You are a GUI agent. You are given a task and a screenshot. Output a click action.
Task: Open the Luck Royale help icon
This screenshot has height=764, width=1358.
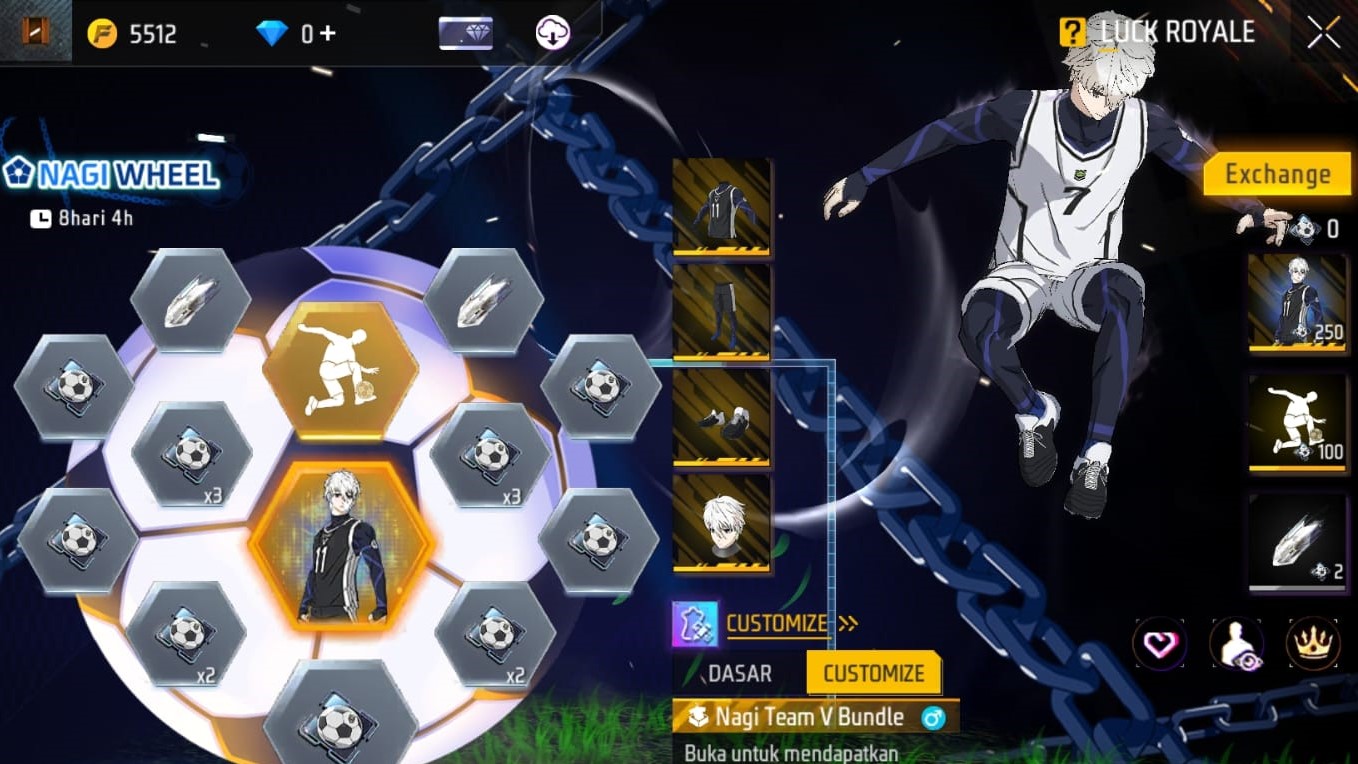coord(1074,31)
